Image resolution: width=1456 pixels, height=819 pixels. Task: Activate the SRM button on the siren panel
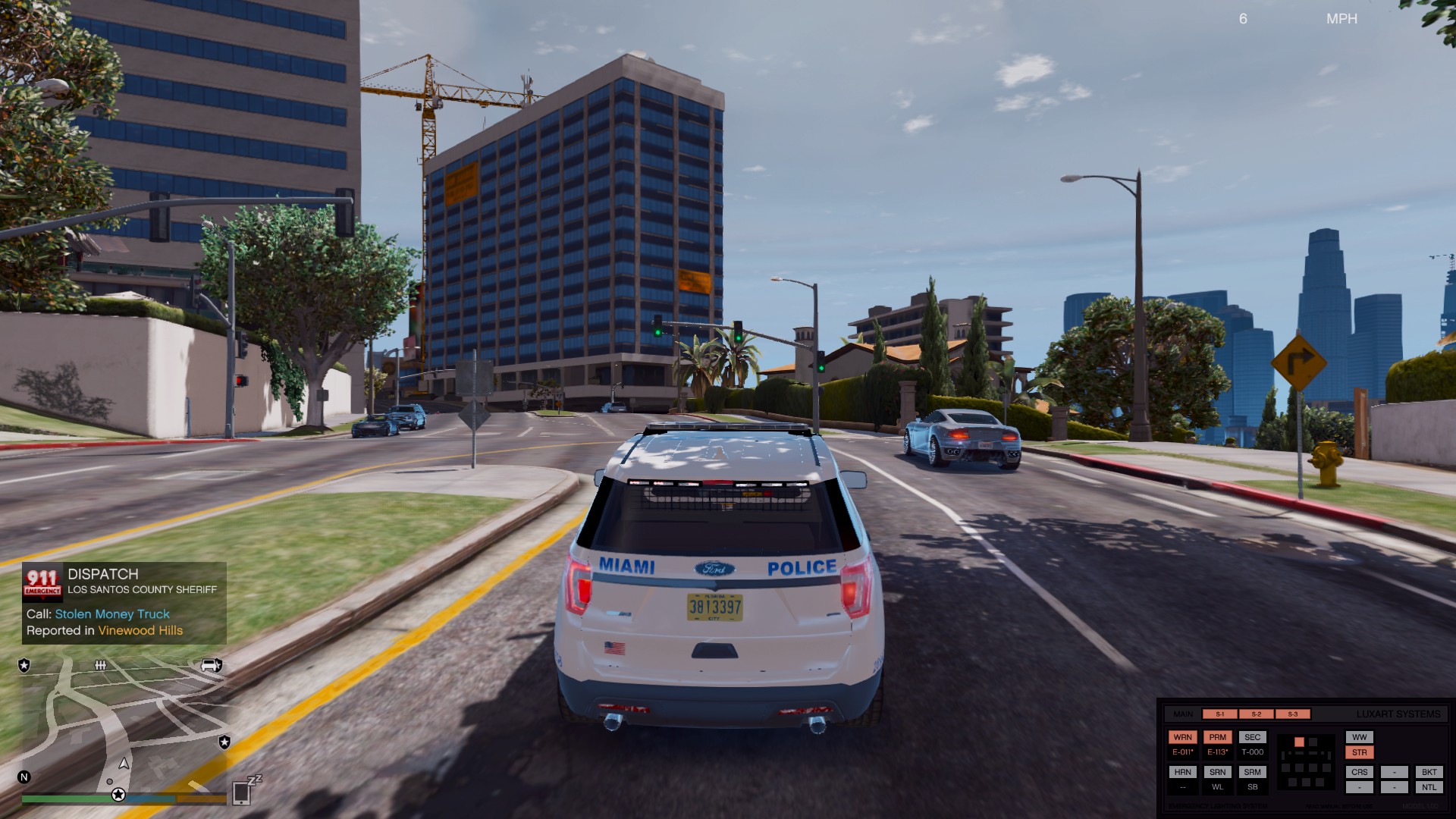click(x=1252, y=772)
